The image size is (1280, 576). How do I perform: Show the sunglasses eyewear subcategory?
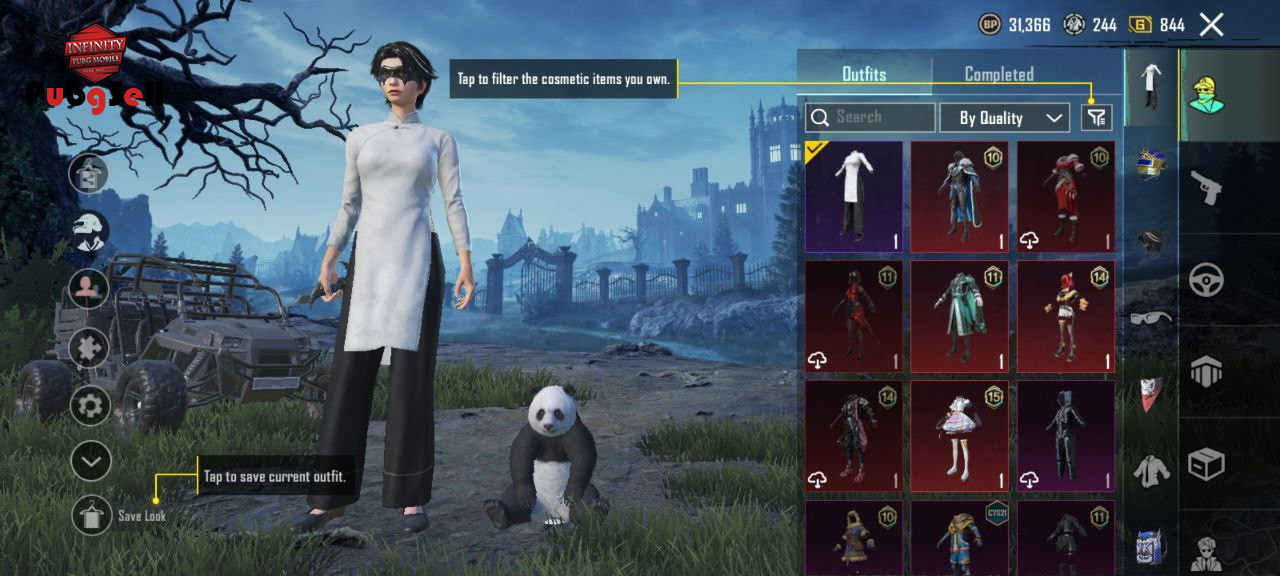pyautogui.click(x=1151, y=318)
